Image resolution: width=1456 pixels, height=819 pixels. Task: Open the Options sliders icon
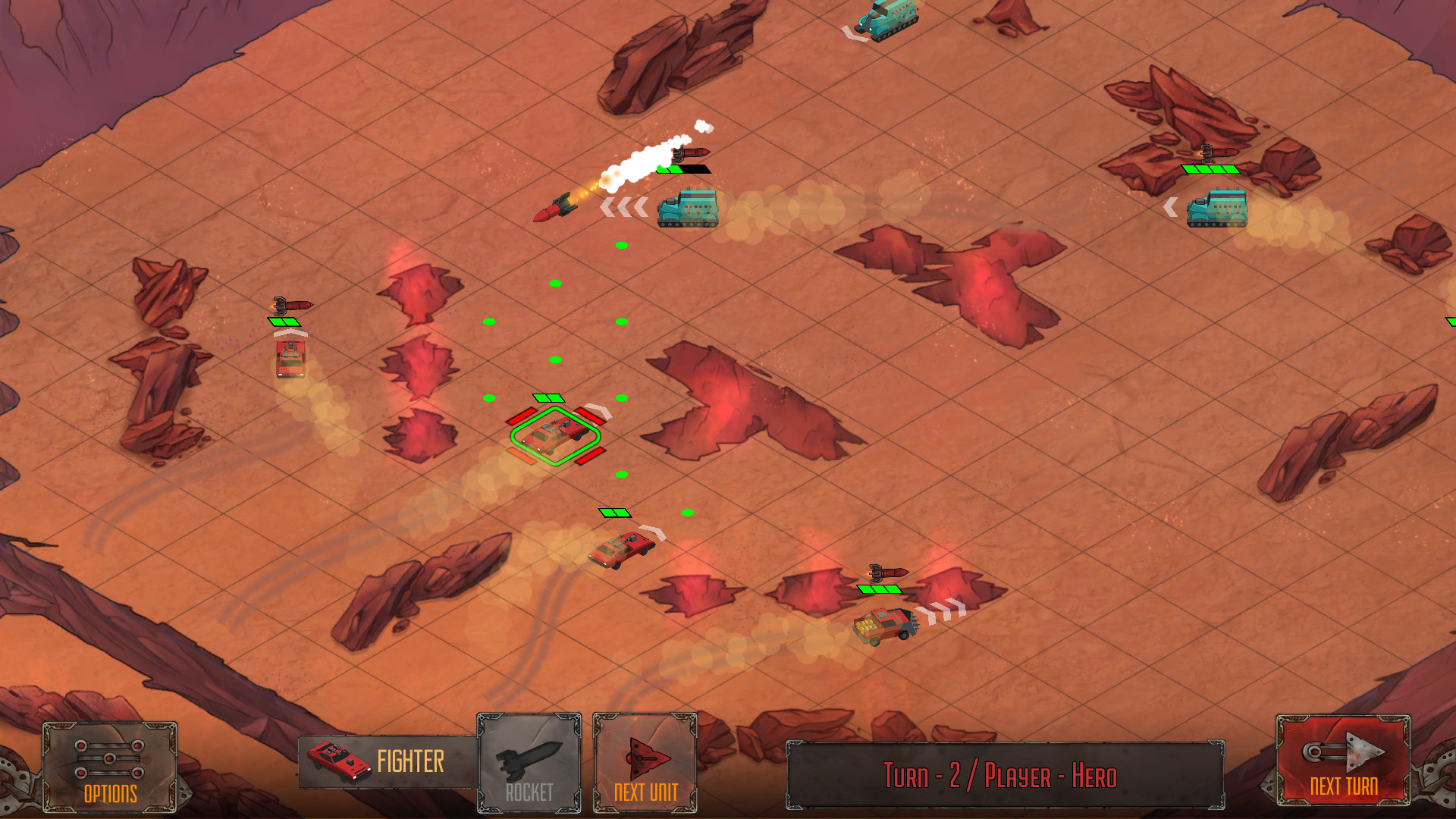click(x=110, y=758)
